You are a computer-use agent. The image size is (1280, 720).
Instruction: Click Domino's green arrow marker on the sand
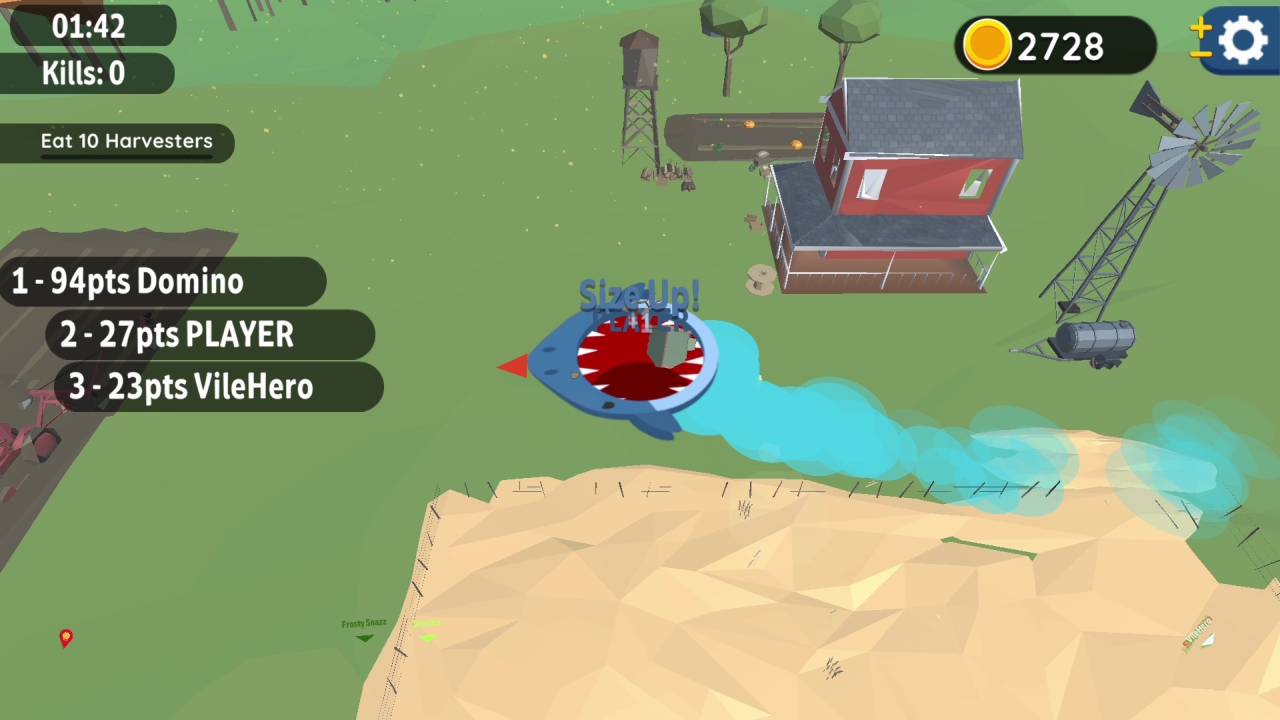[x=427, y=638]
